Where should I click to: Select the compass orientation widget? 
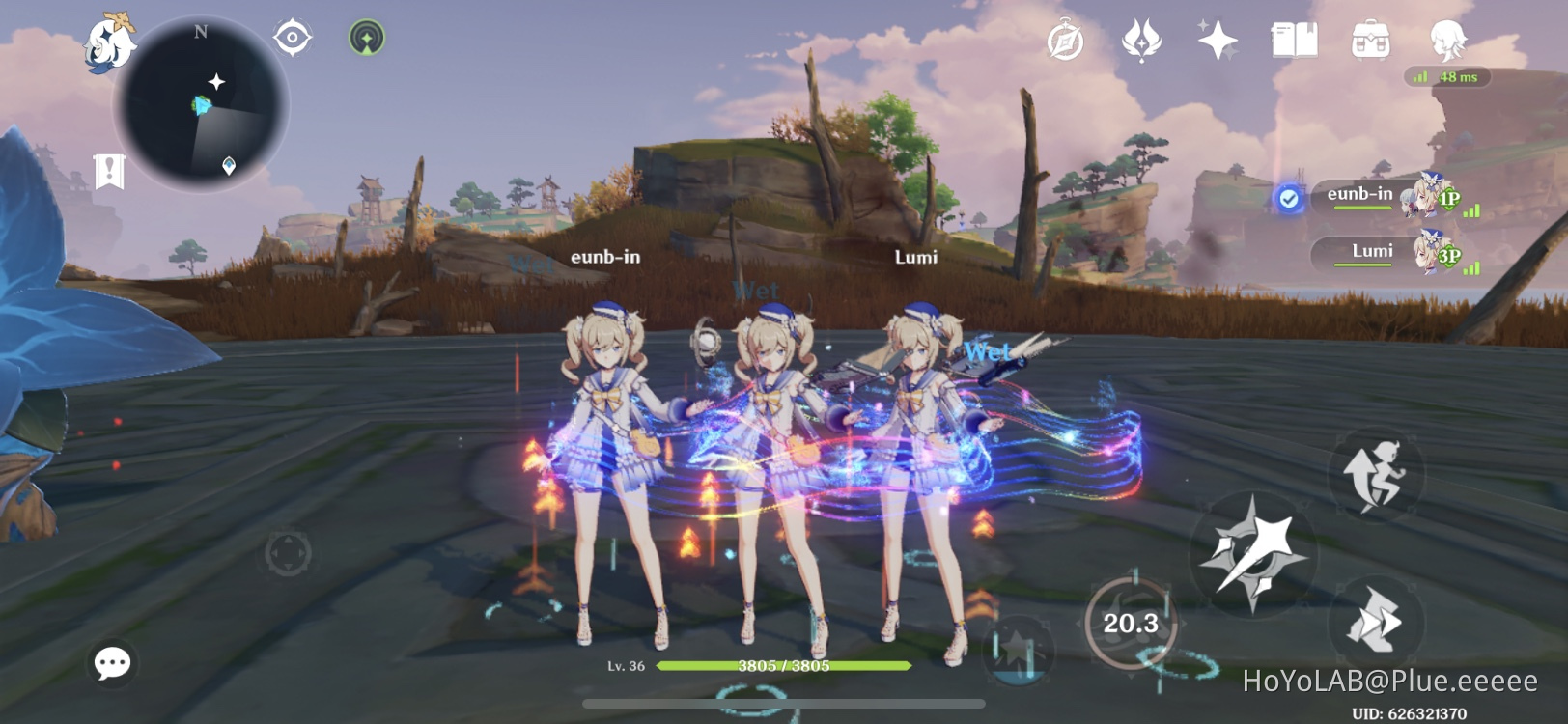[294, 37]
